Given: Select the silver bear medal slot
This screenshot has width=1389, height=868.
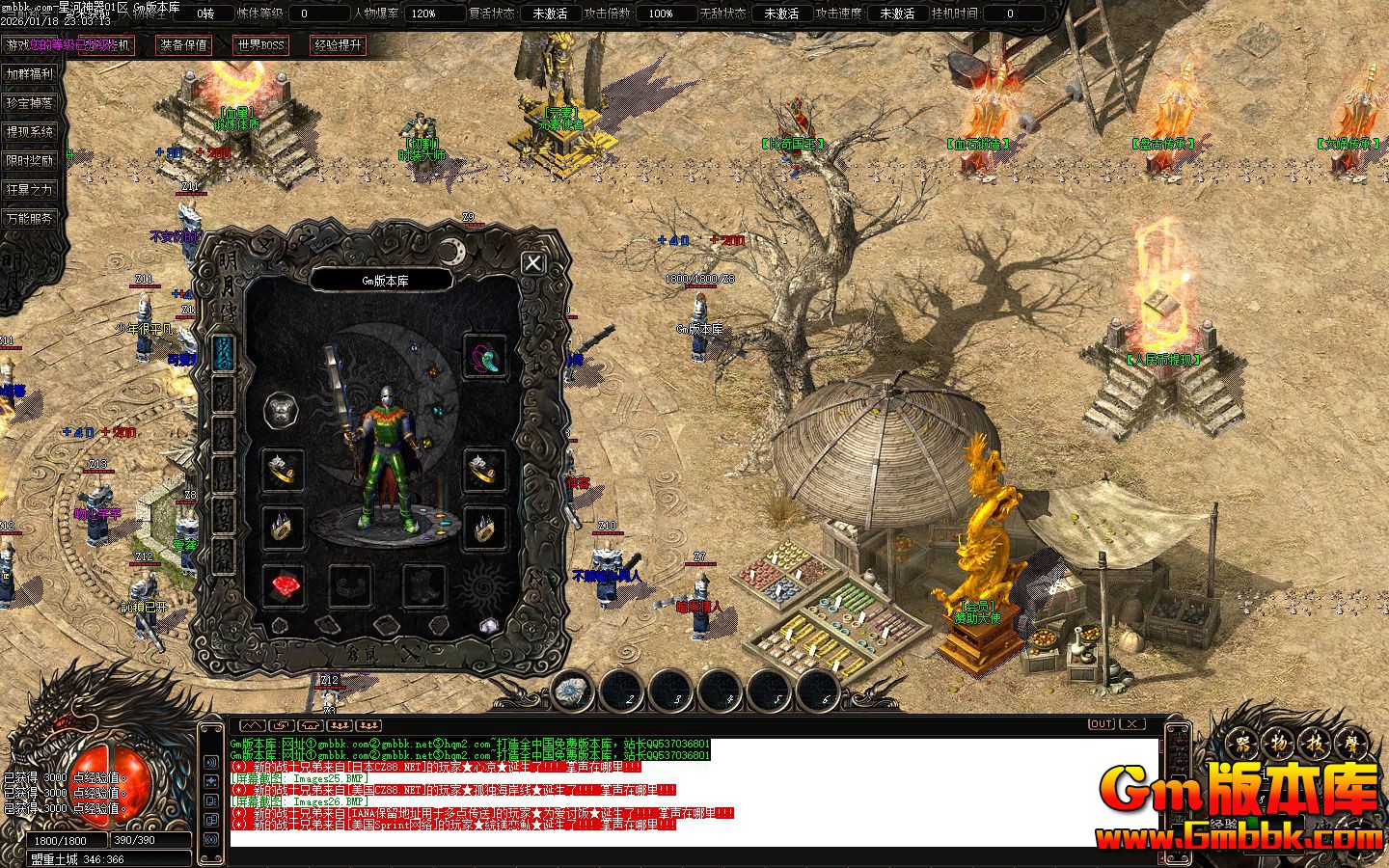Looking at the screenshot, I should 283,412.
